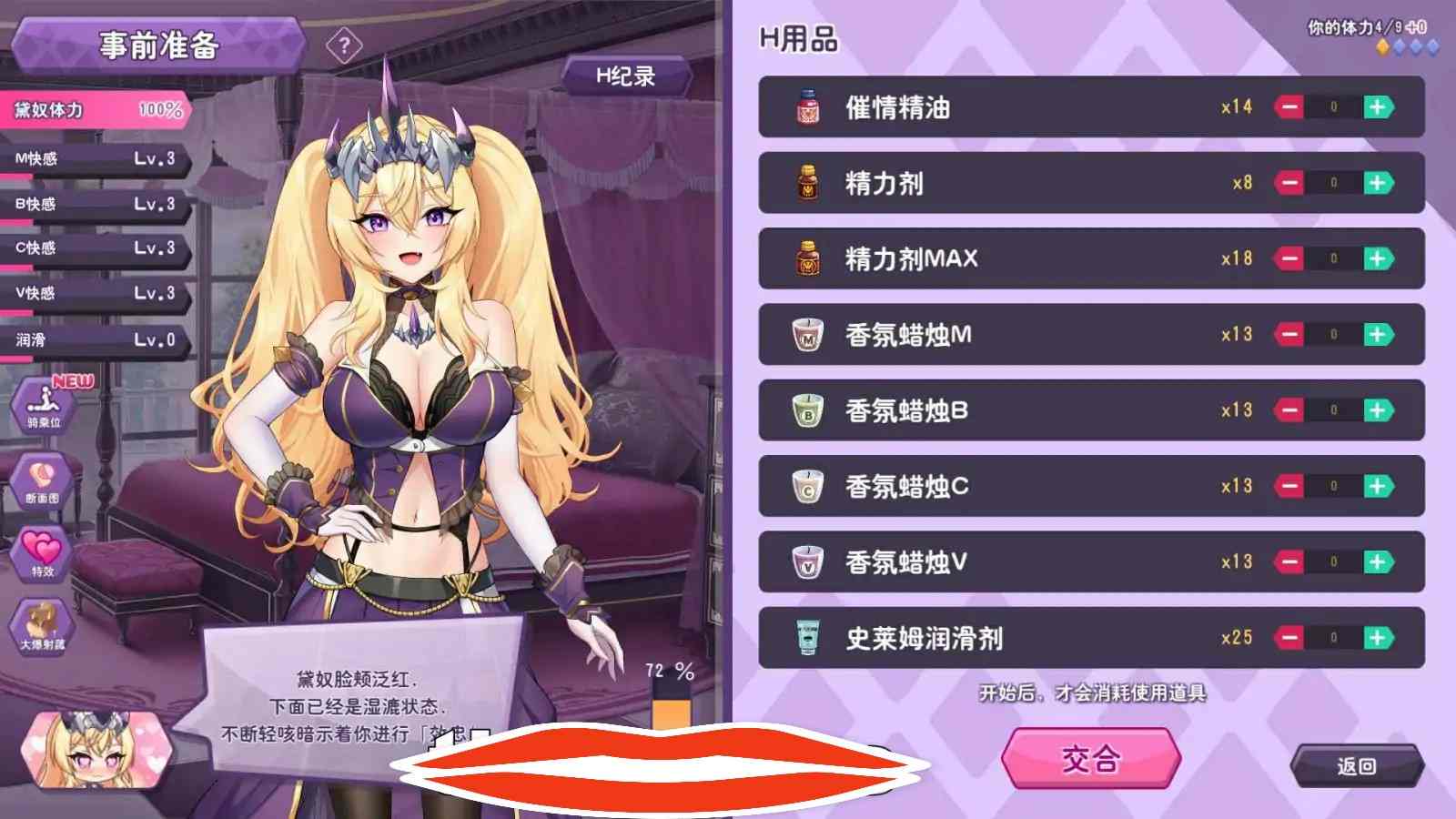Decrease 史莱姆润滑剂 quantity with minus button
The image size is (1456, 819).
pyautogui.click(x=1291, y=638)
